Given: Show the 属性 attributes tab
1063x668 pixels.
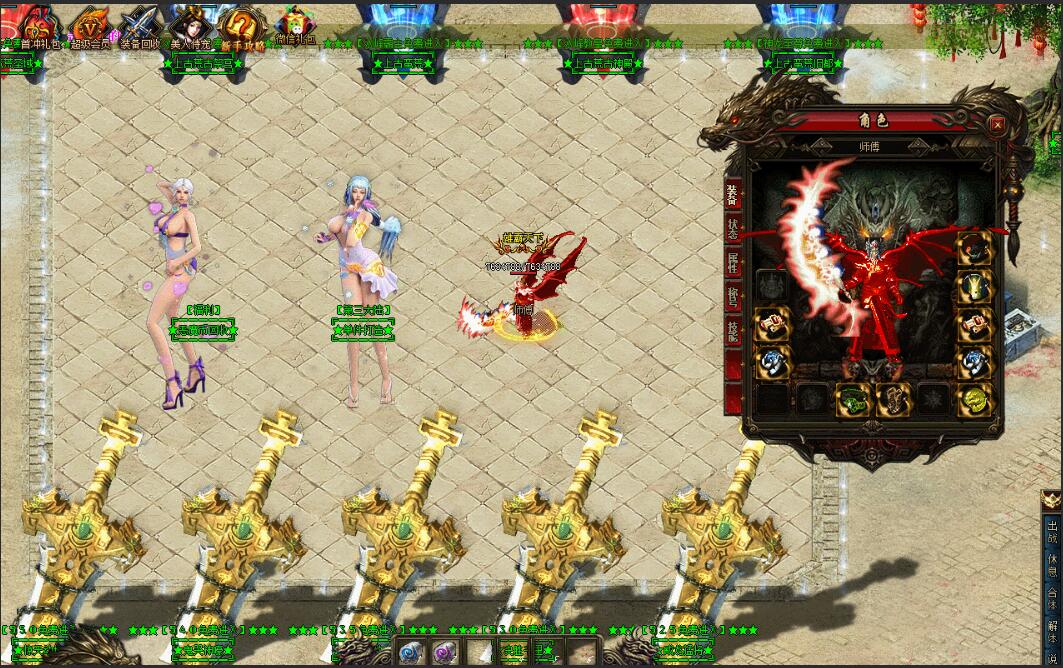Looking at the screenshot, I should 733,263.
